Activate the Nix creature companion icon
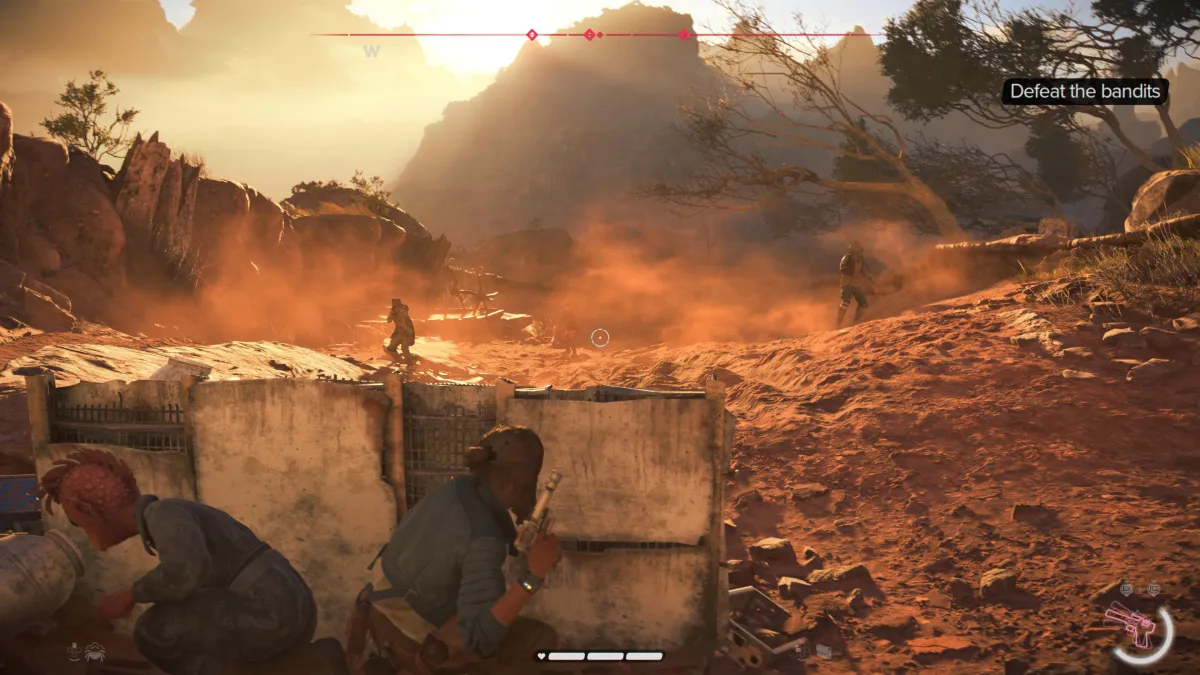Viewport: 1200px width, 675px height. point(95,651)
